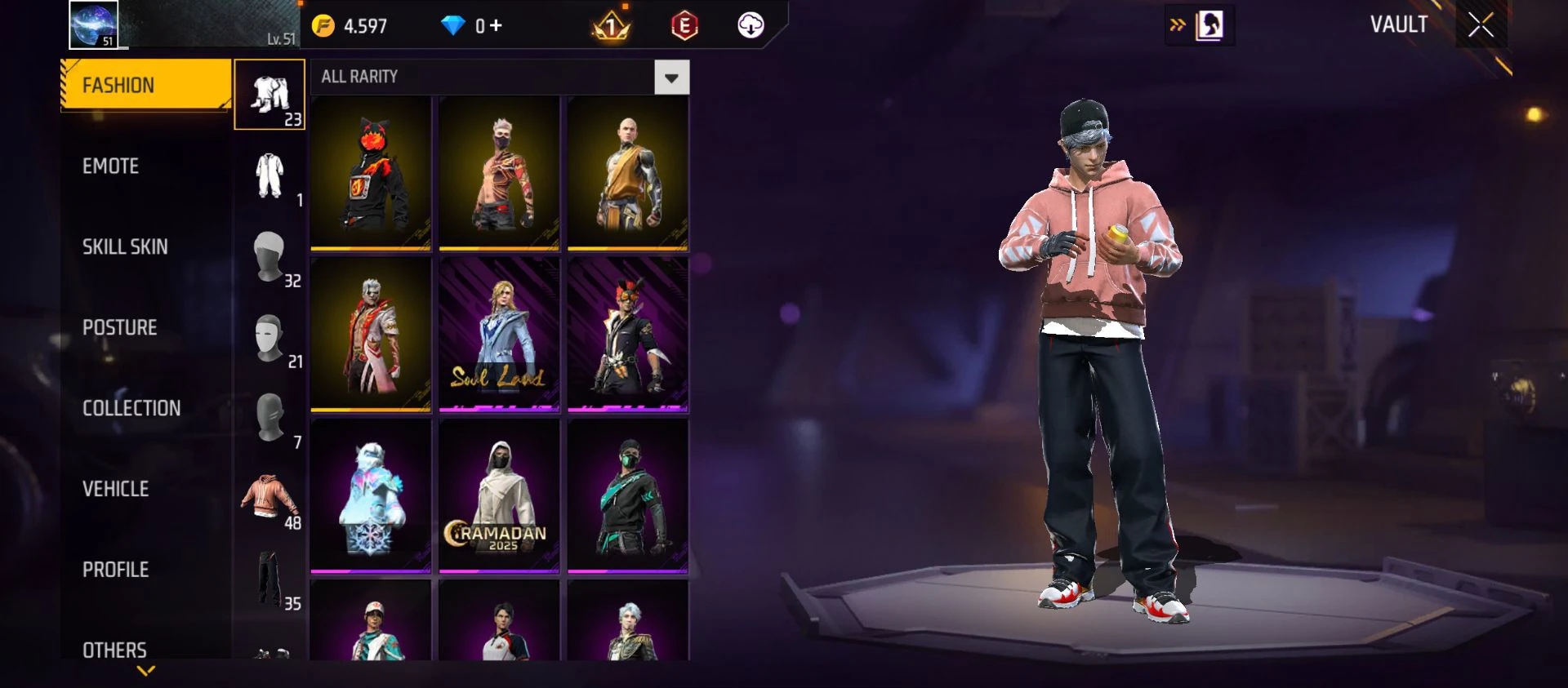Select the icy snowflake outfit bundle
Viewport: 1568px width, 688px height.
371,495
